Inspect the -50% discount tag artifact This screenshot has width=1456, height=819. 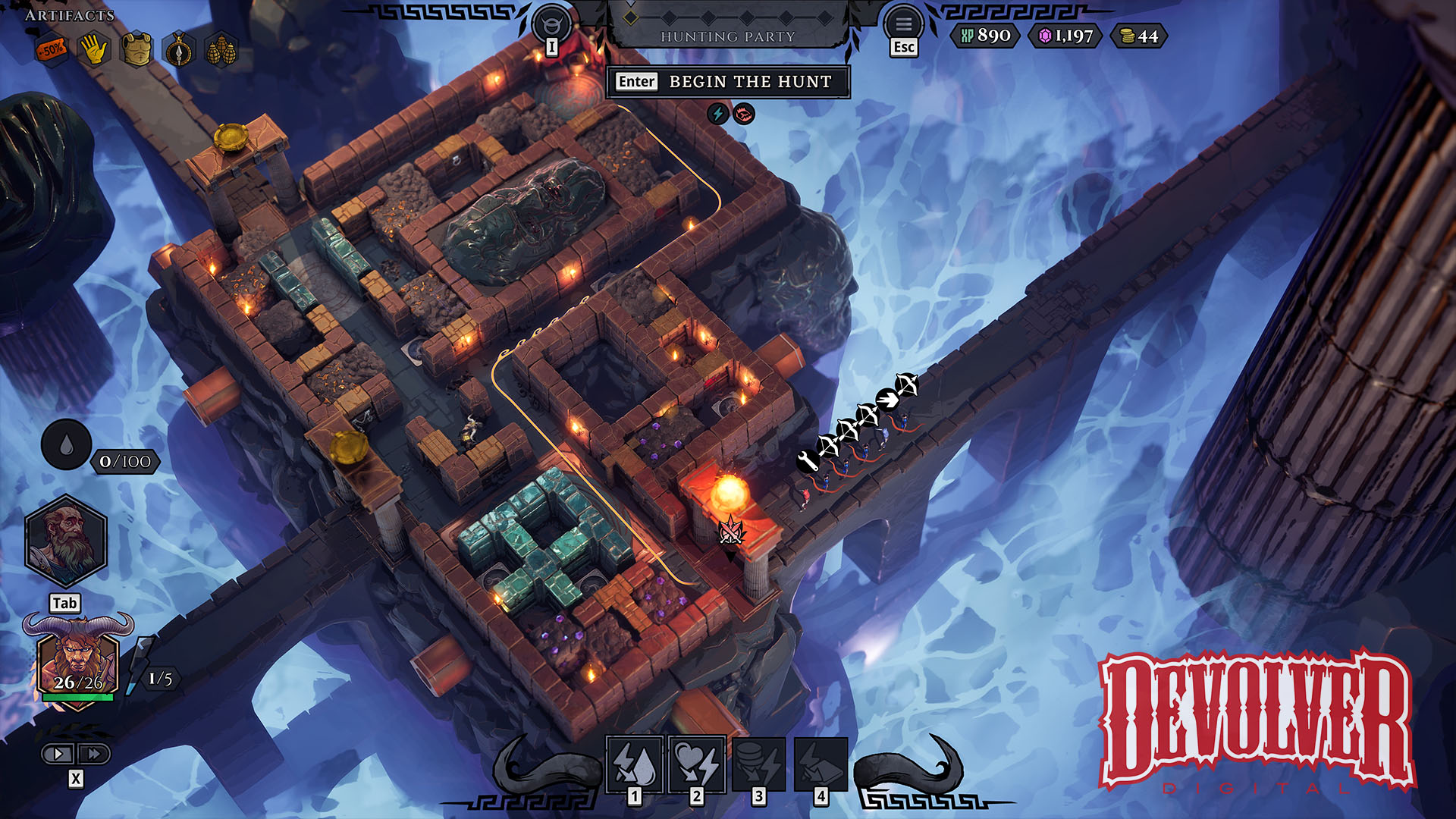[x=52, y=51]
